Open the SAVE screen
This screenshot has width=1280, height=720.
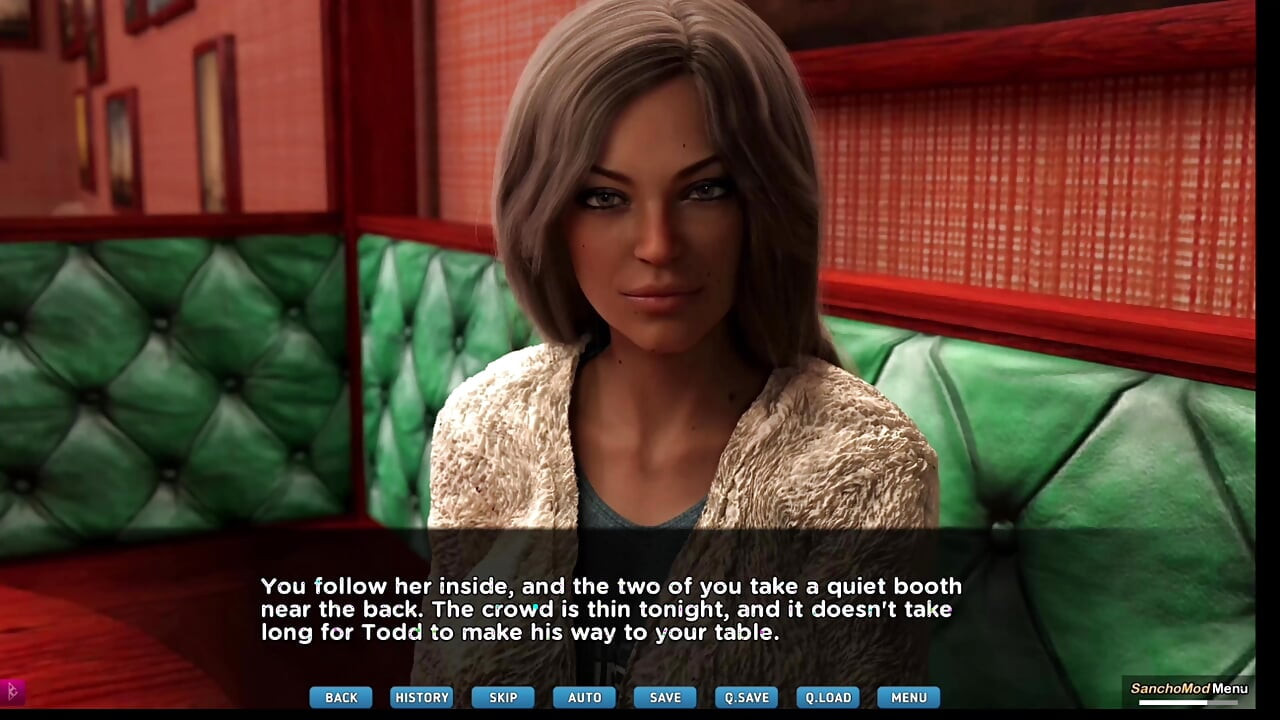coord(665,697)
